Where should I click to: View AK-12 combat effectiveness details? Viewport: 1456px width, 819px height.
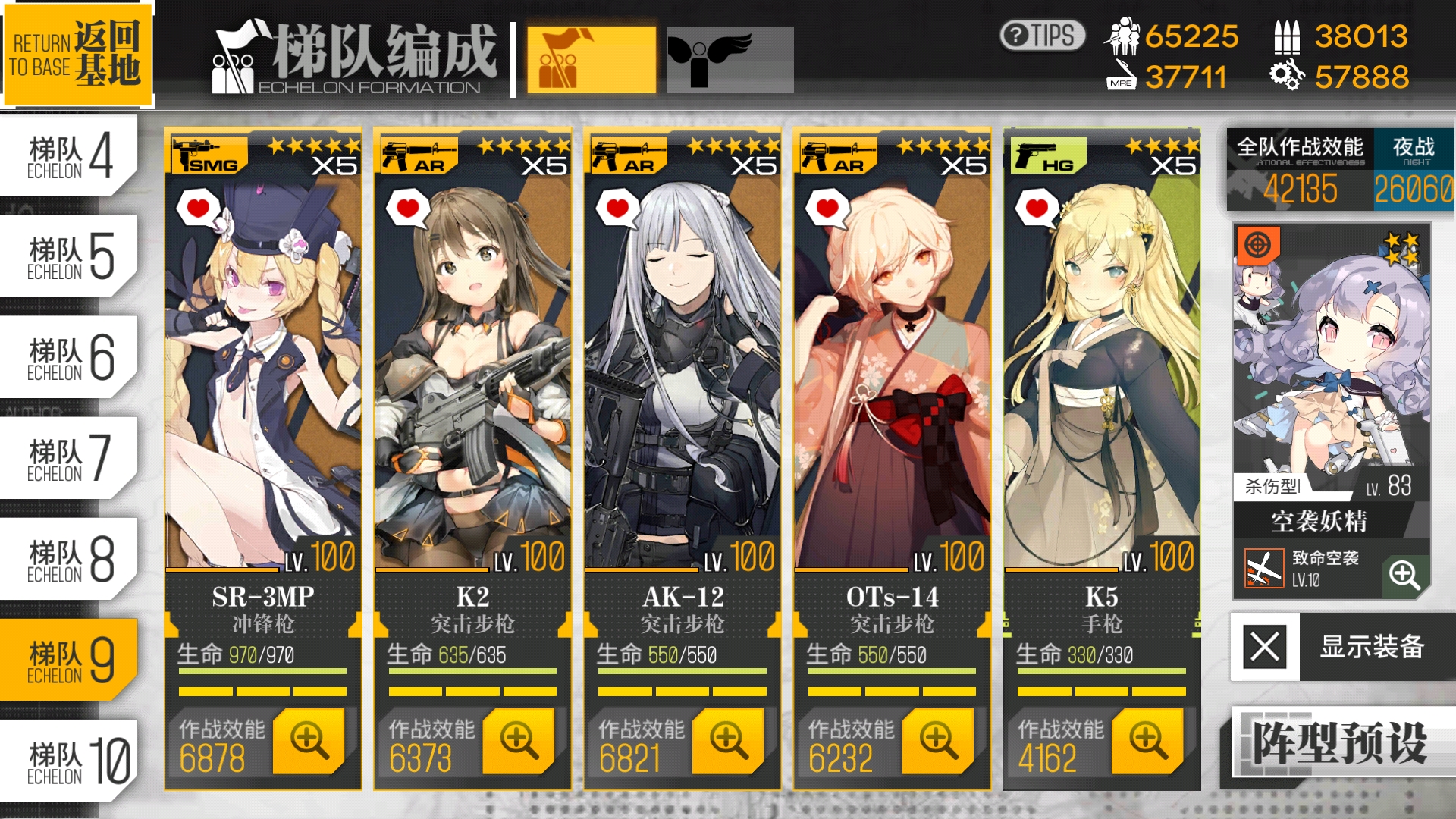click(x=728, y=740)
